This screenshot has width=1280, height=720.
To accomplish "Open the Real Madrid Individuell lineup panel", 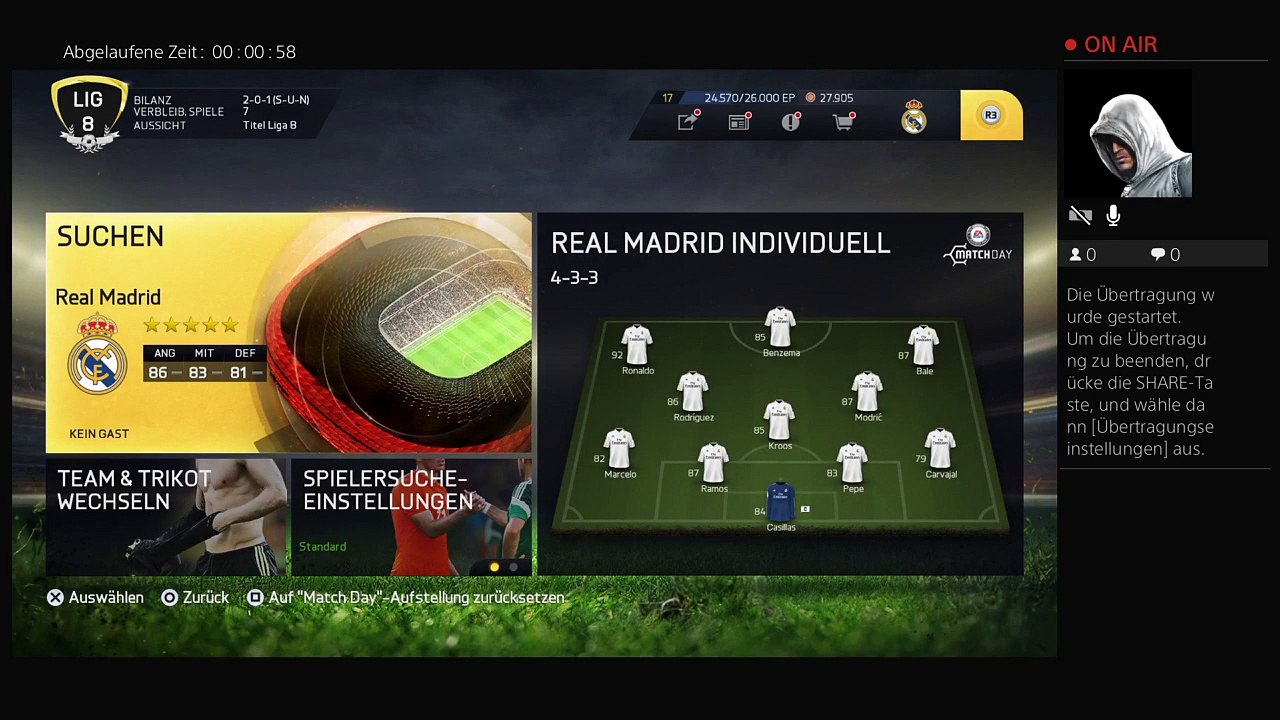I will pyautogui.click(x=780, y=393).
